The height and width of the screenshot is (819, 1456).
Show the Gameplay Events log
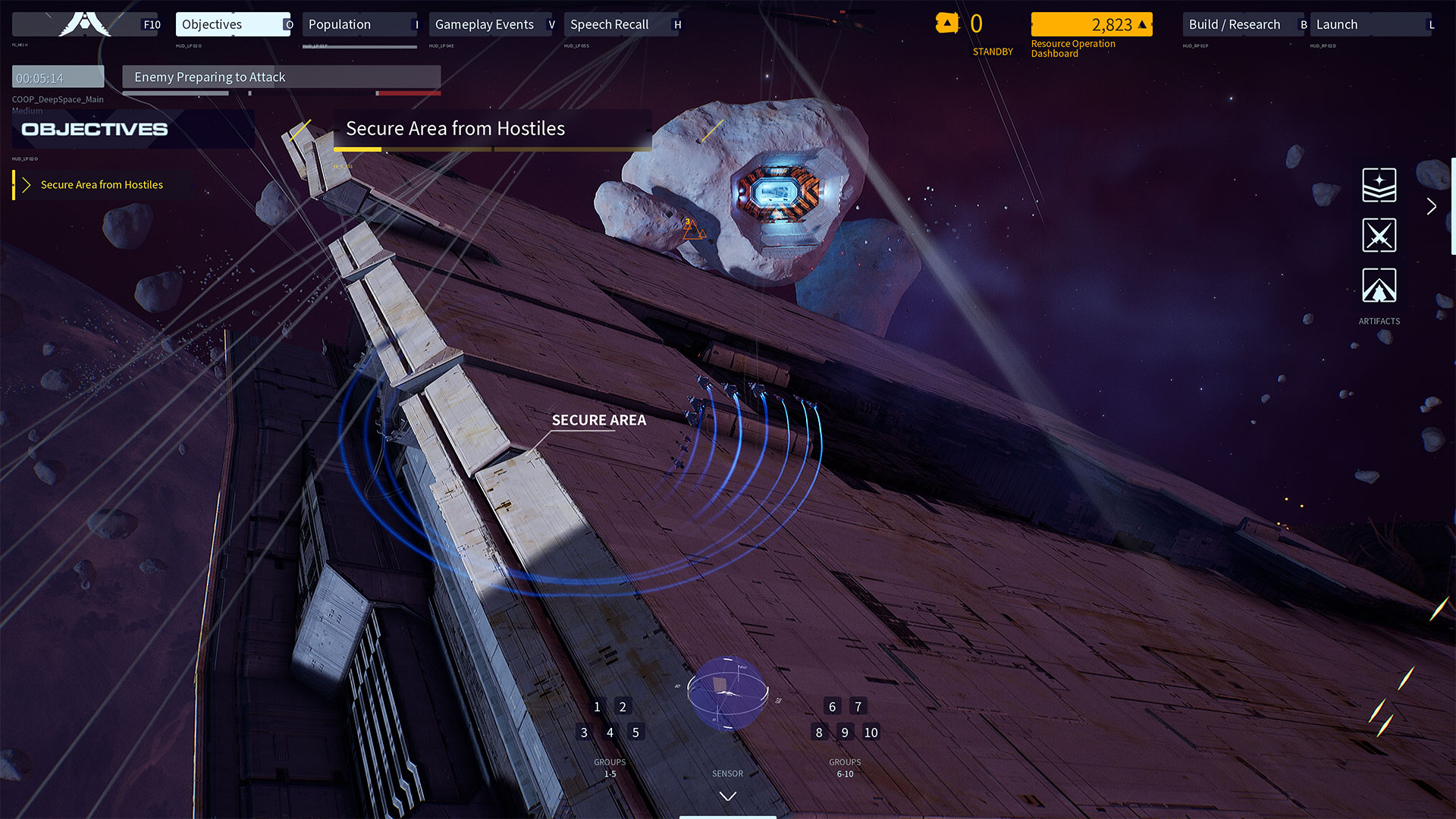tap(491, 24)
